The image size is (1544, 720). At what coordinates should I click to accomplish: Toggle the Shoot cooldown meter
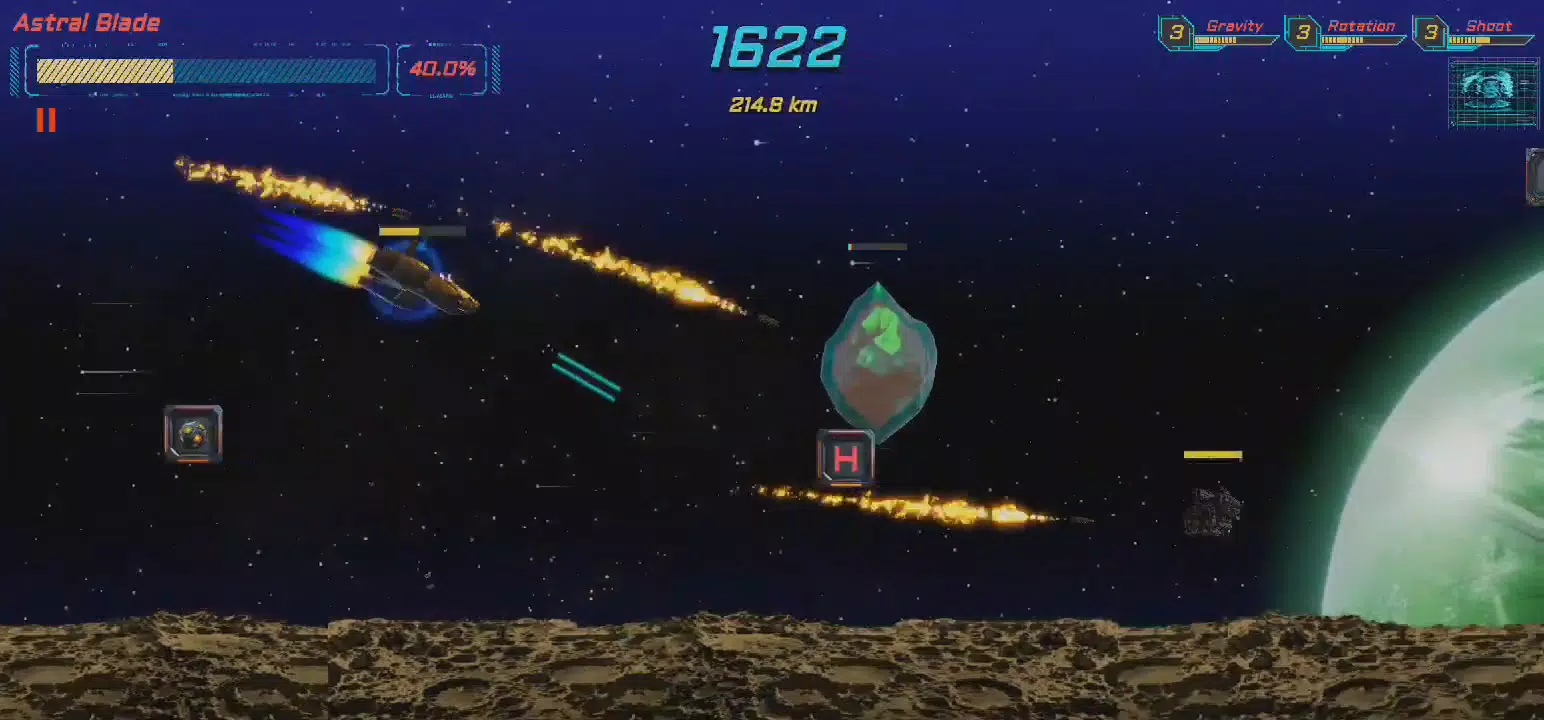pos(1470,39)
